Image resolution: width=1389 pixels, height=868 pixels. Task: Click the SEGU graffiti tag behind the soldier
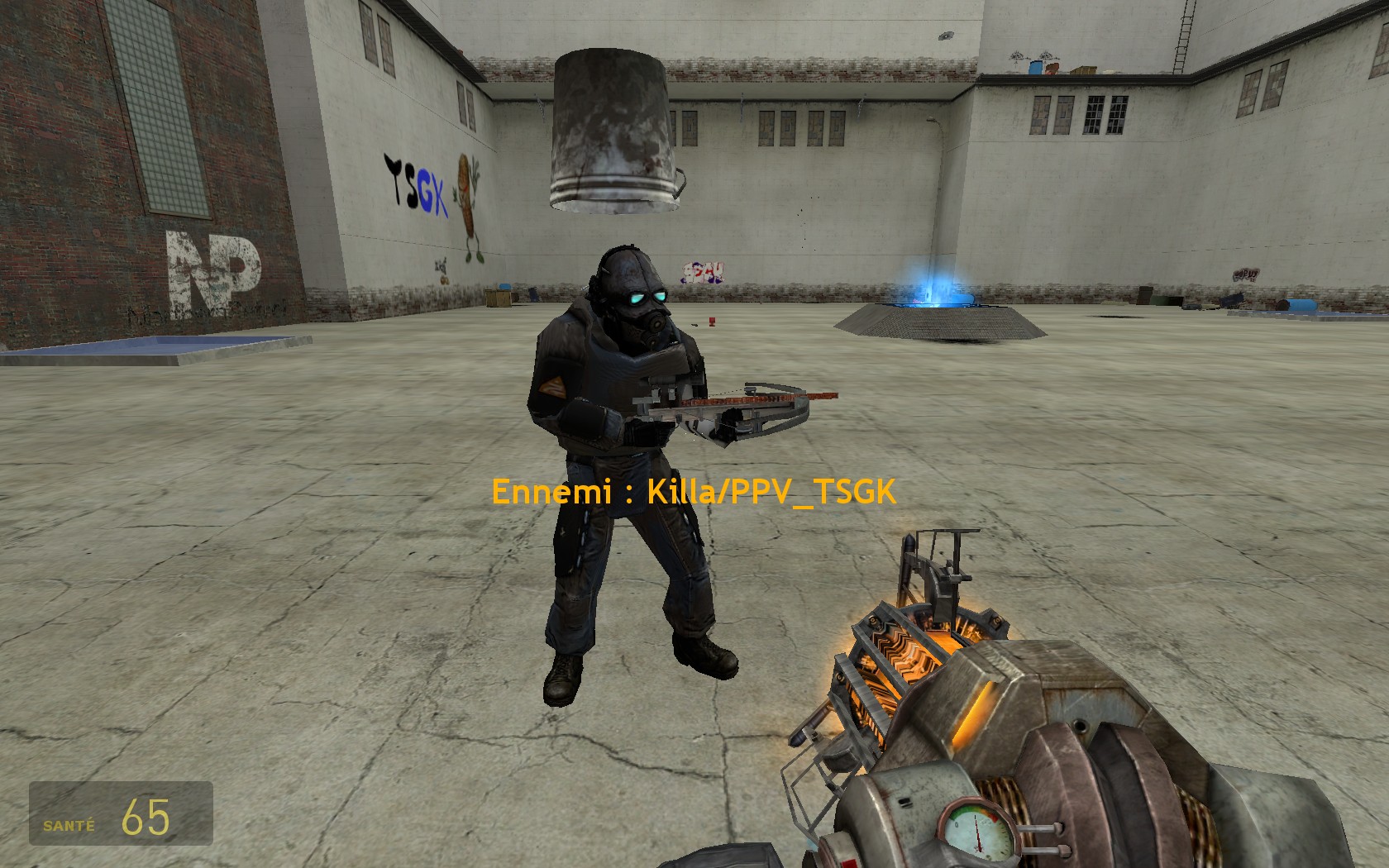[703, 272]
